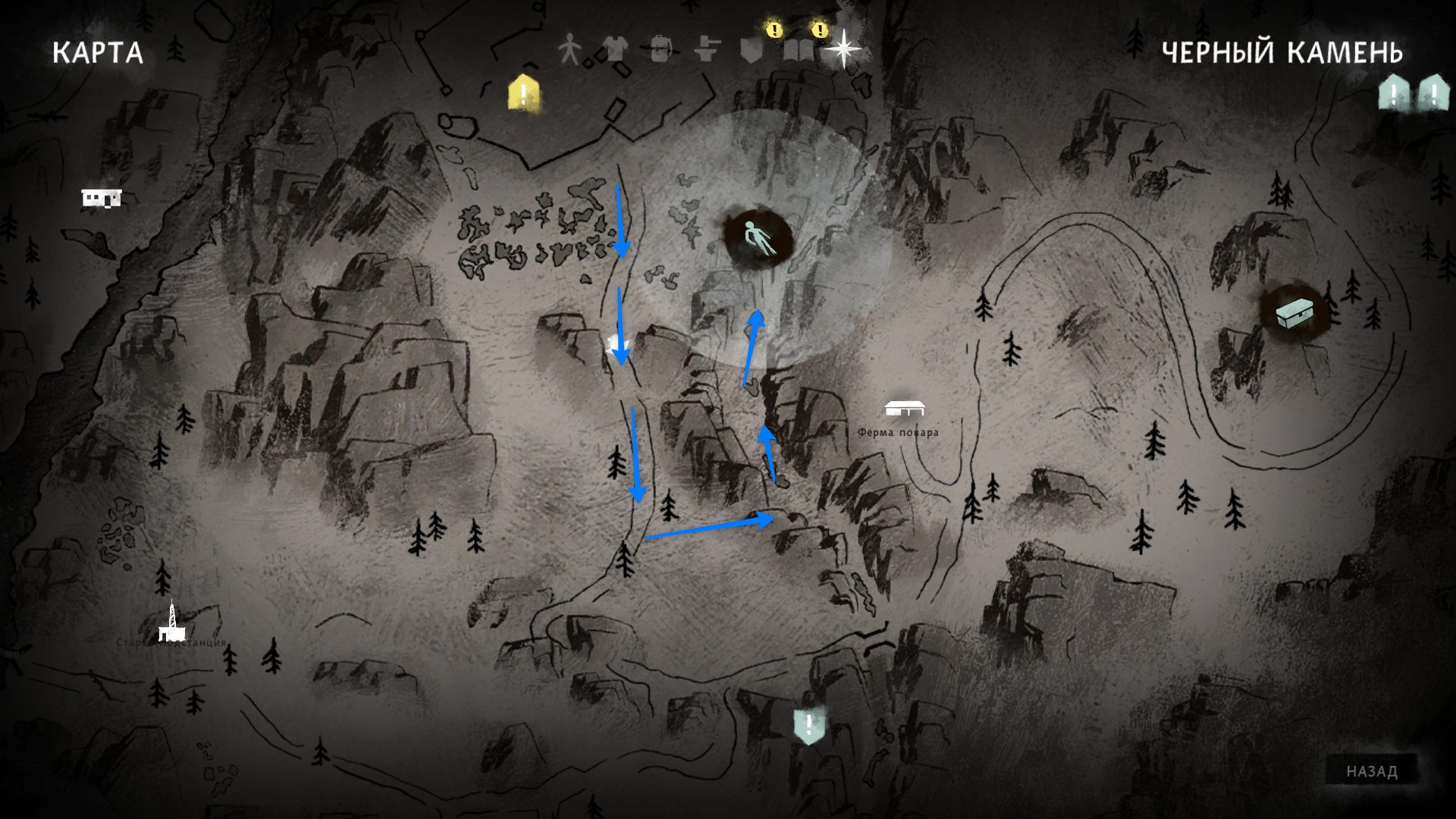1456x819 pixels.
Task: Select the container chest map marker
Action: click(x=1294, y=313)
